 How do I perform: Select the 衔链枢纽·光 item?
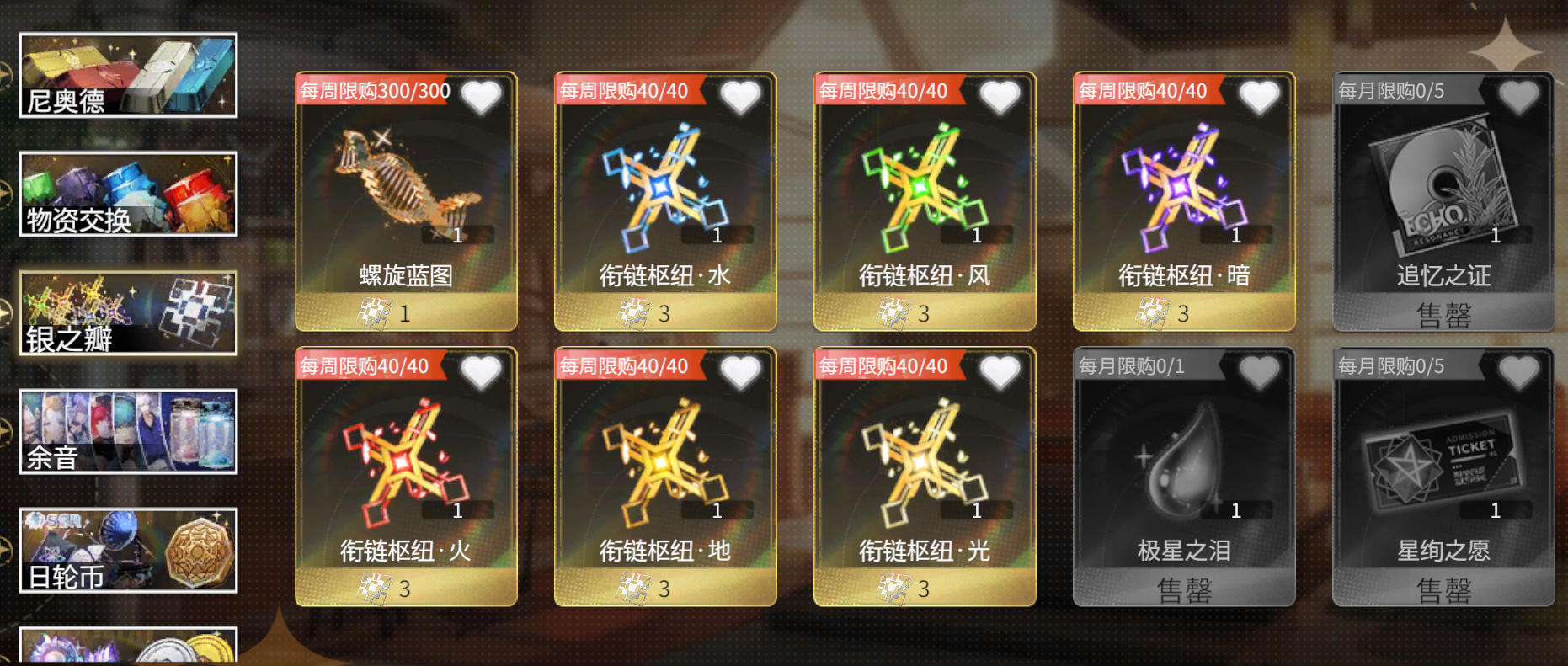[x=924, y=467]
